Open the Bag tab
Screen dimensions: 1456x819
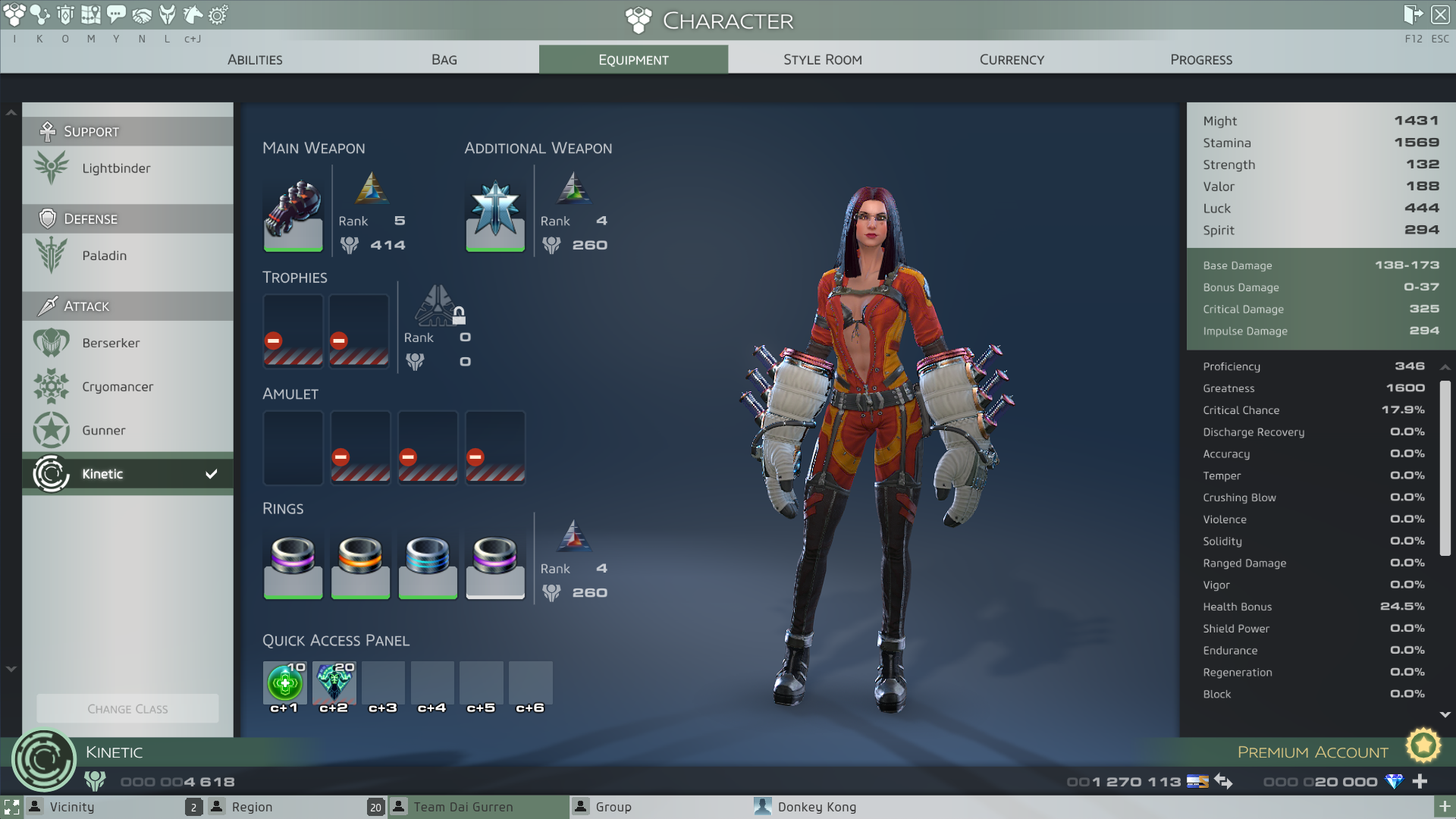pyautogui.click(x=444, y=59)
